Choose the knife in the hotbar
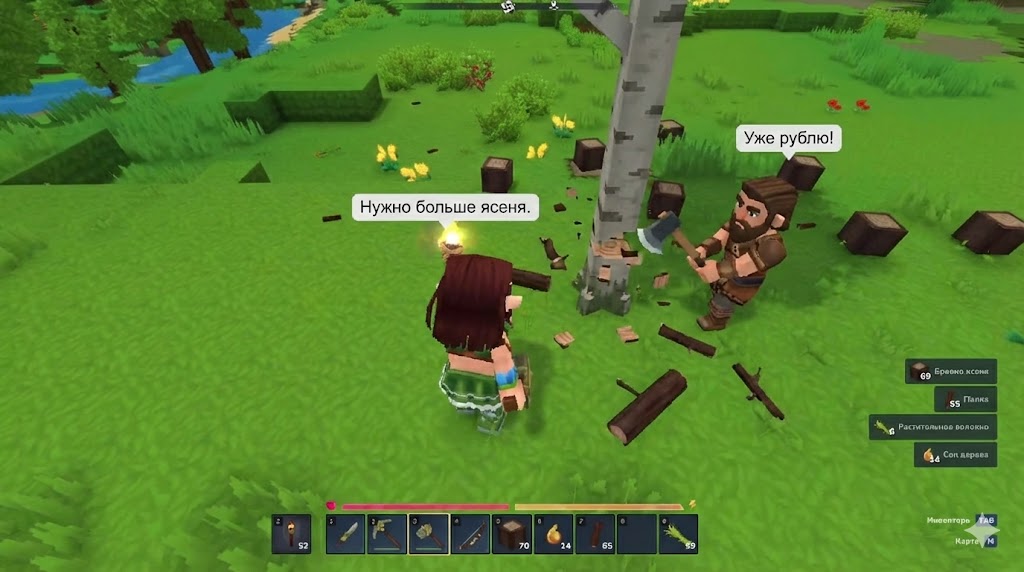Screen dimensions: 1024x572 (x=345, y=534)
